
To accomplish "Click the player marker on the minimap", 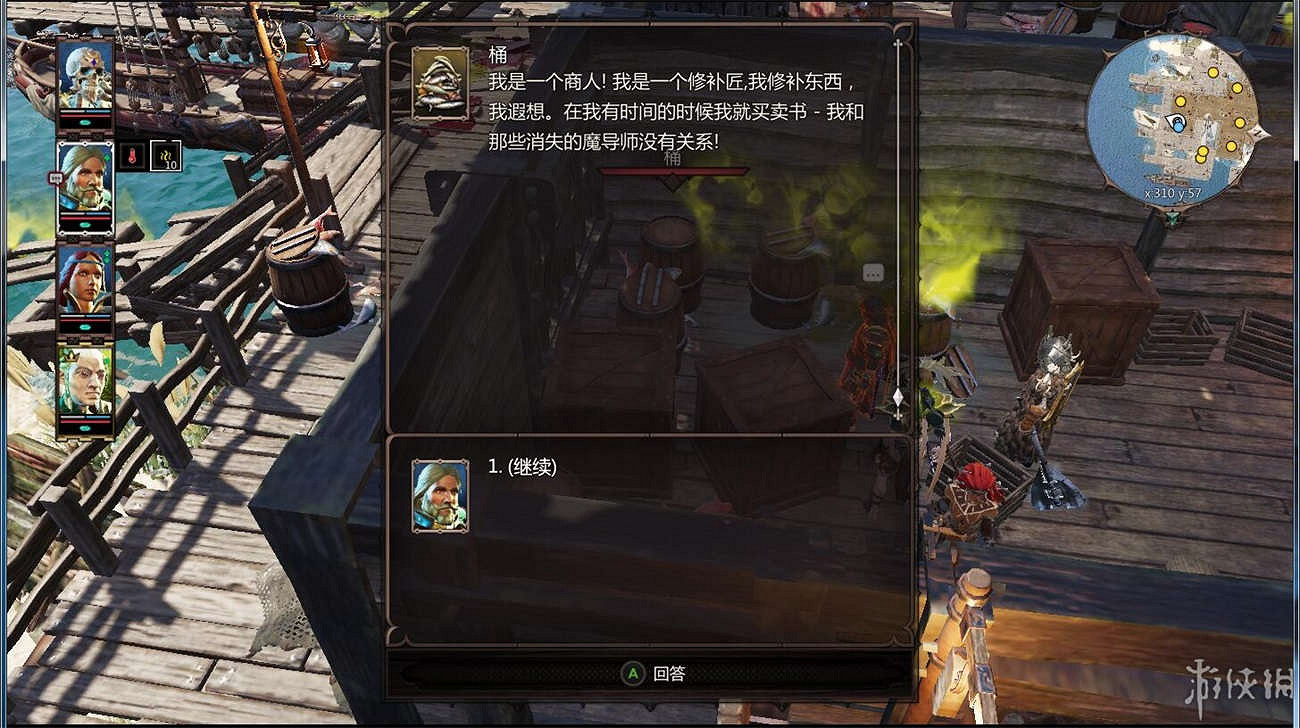I will [x=1177, y=123].
